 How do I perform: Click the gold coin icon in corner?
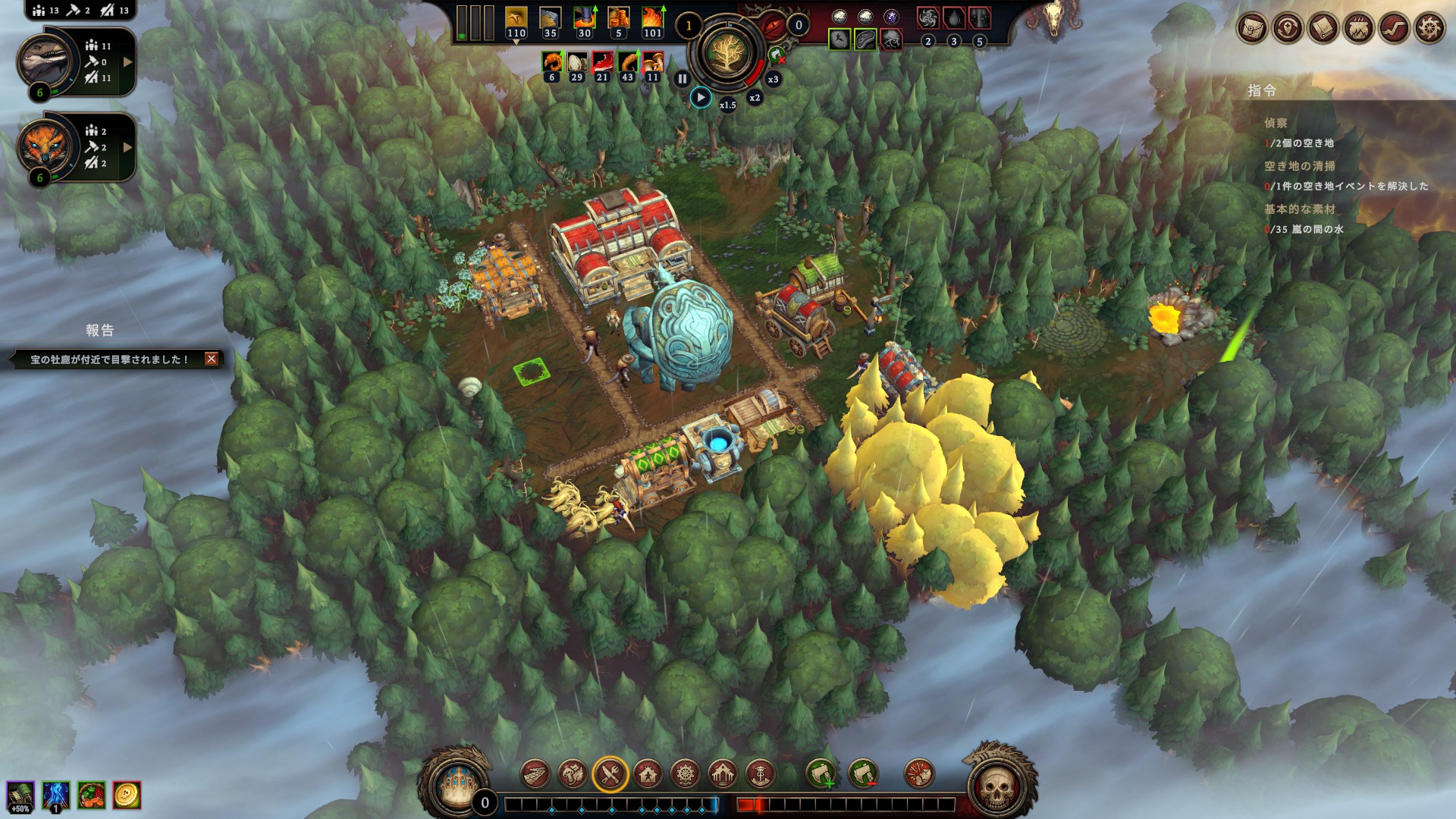[x=127, y=795]
